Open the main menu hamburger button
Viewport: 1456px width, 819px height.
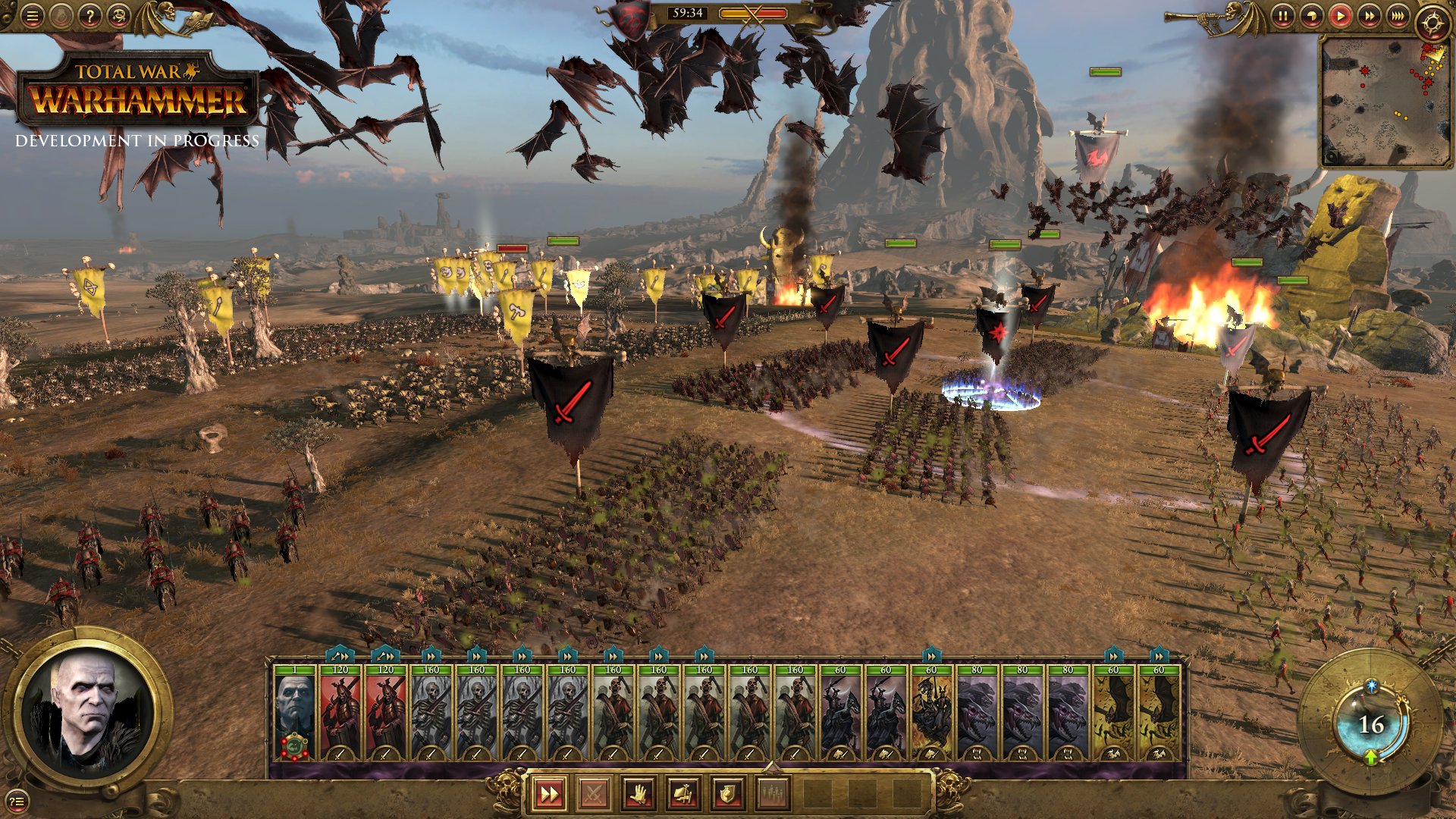tap(32, 16)
